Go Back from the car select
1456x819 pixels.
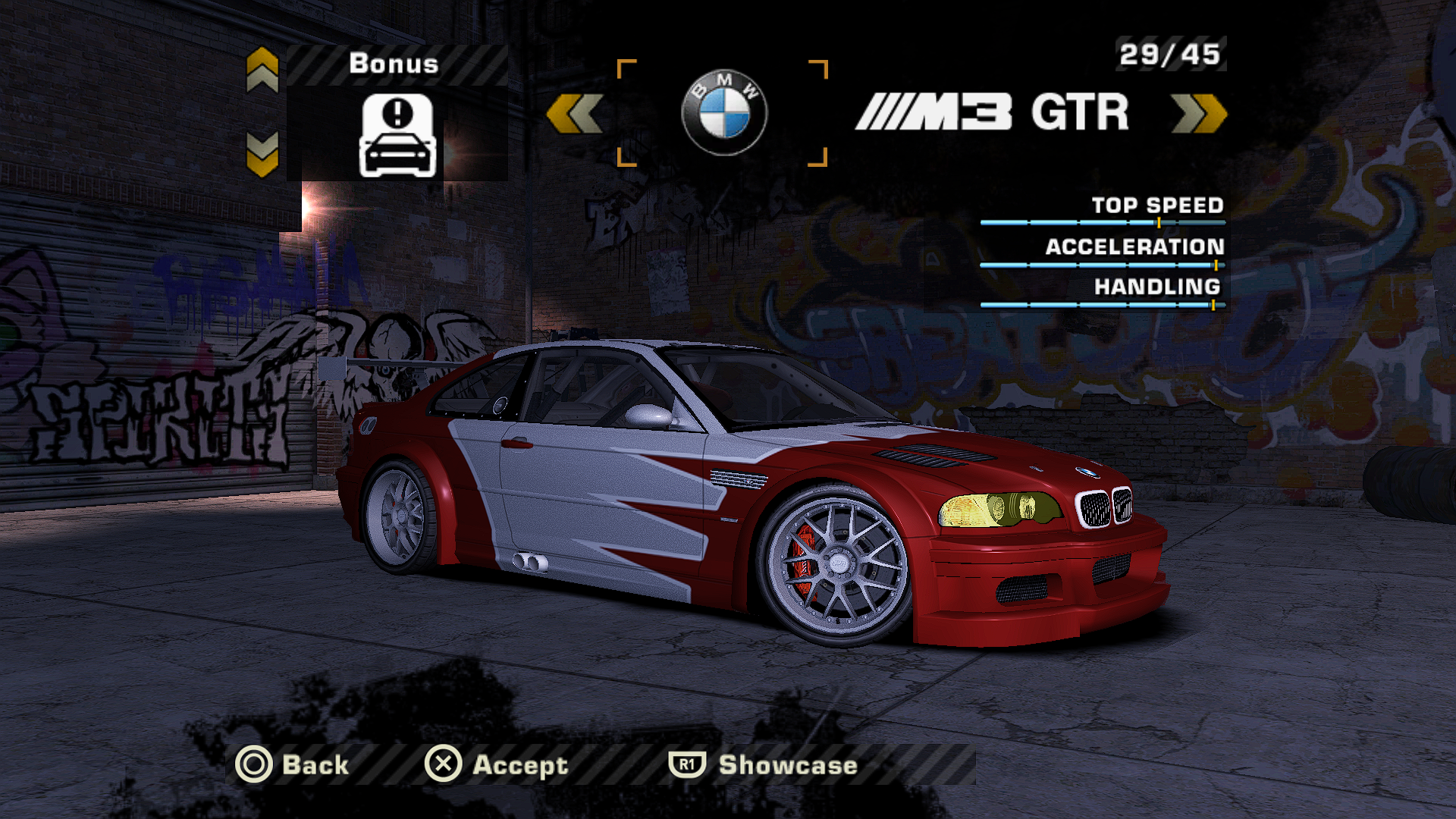point(292,764)
